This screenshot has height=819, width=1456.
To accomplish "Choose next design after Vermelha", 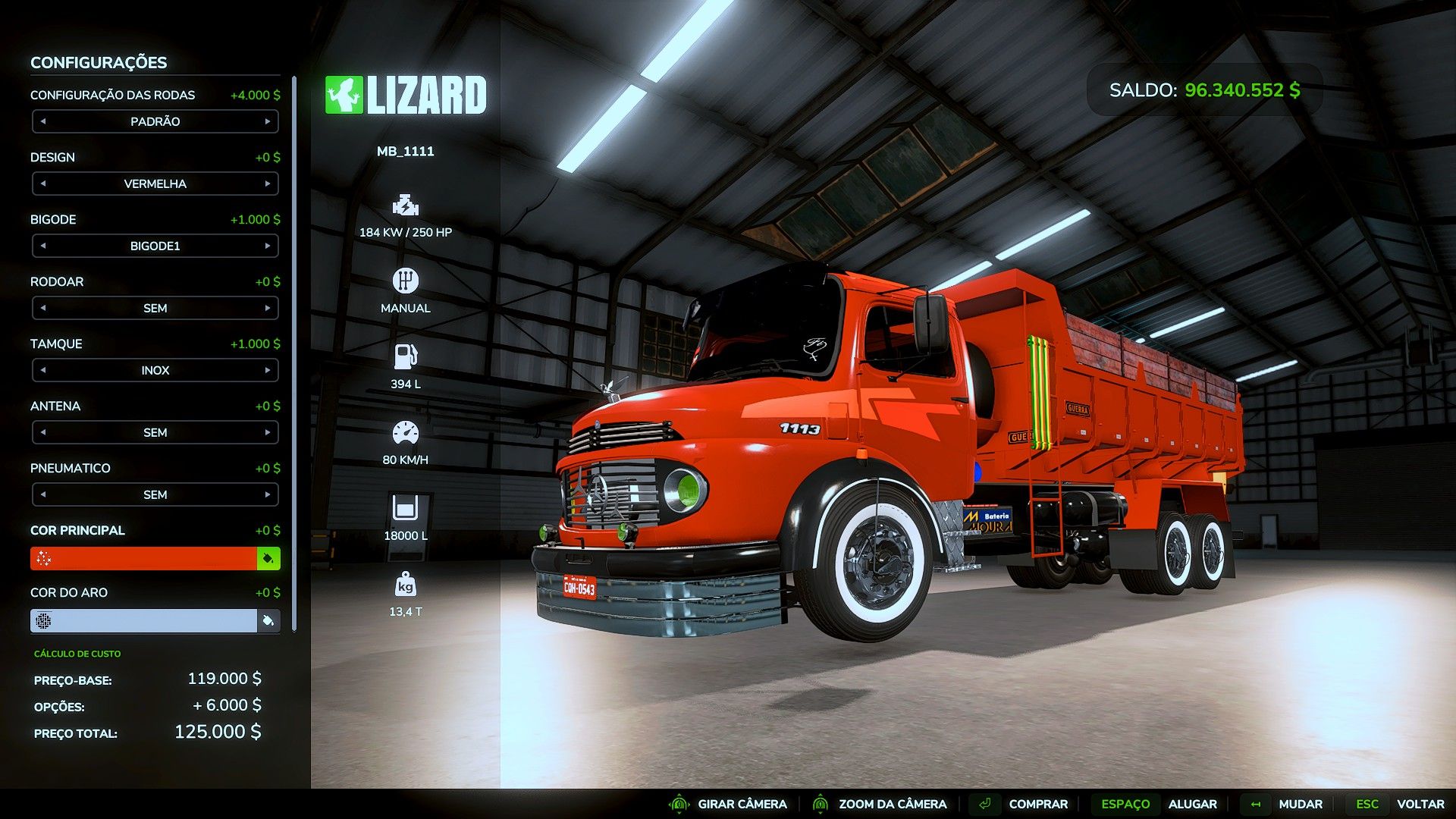I will click(x=268, y=184).
